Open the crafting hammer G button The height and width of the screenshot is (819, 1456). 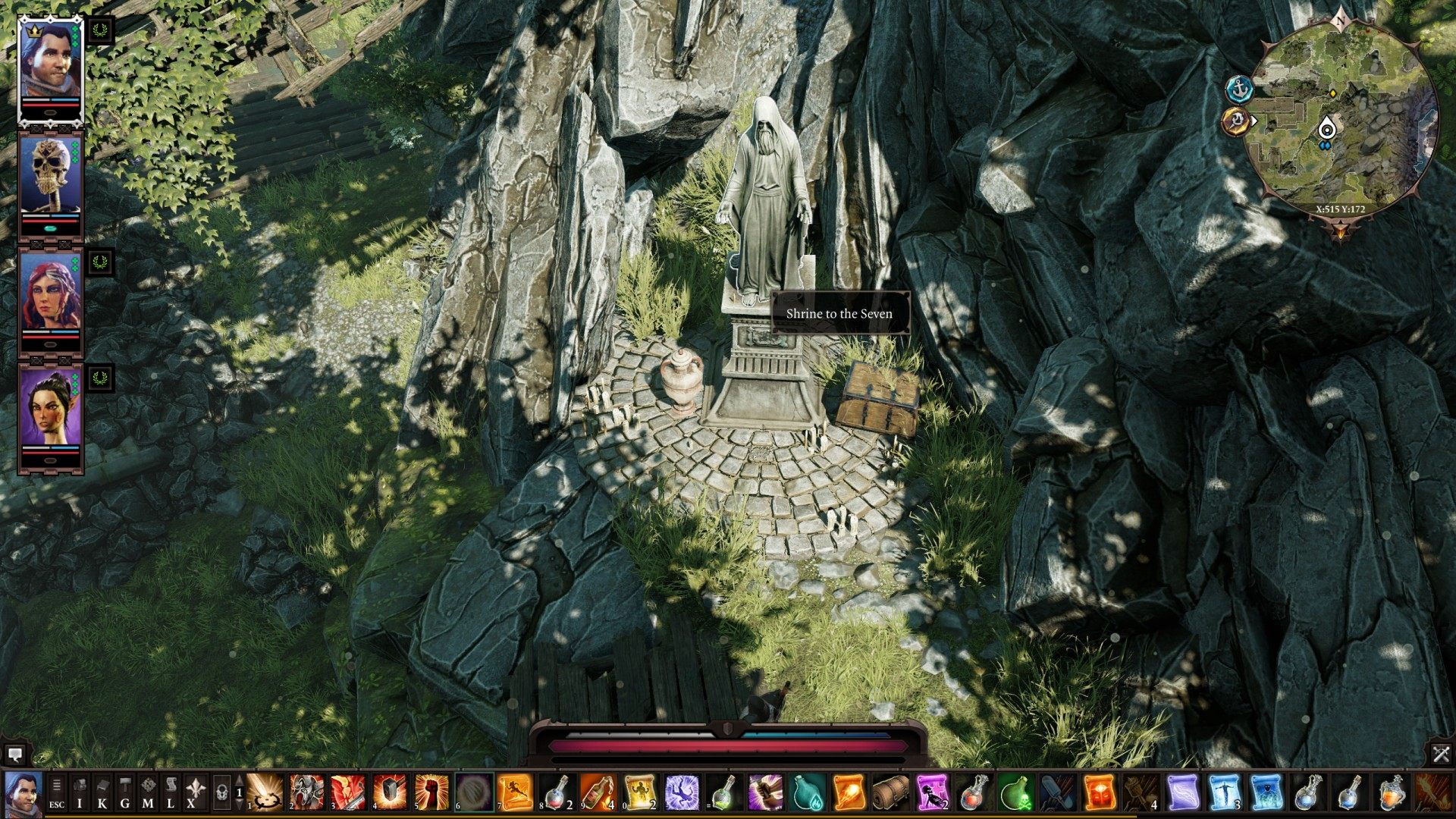pyautogui.click(x=125, y=793)
